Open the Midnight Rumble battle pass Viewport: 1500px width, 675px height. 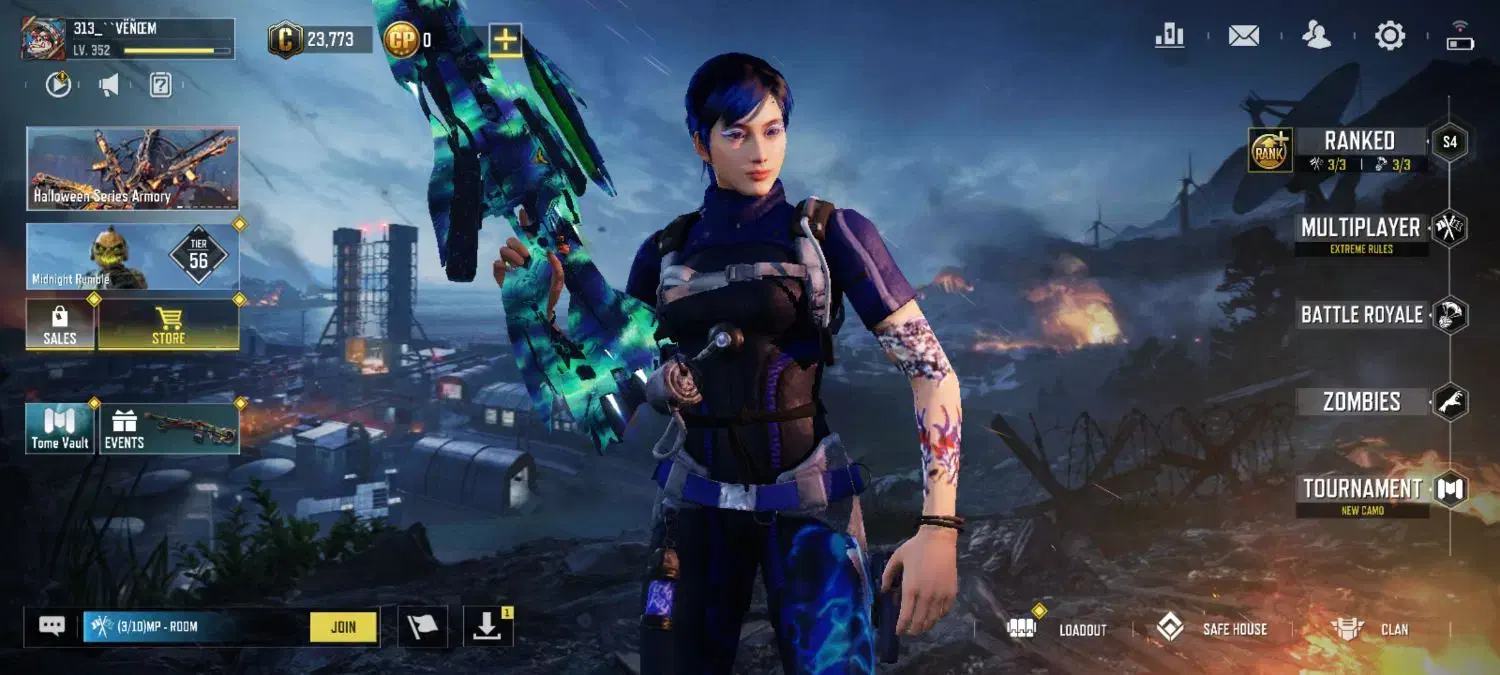tap(132, 257)
